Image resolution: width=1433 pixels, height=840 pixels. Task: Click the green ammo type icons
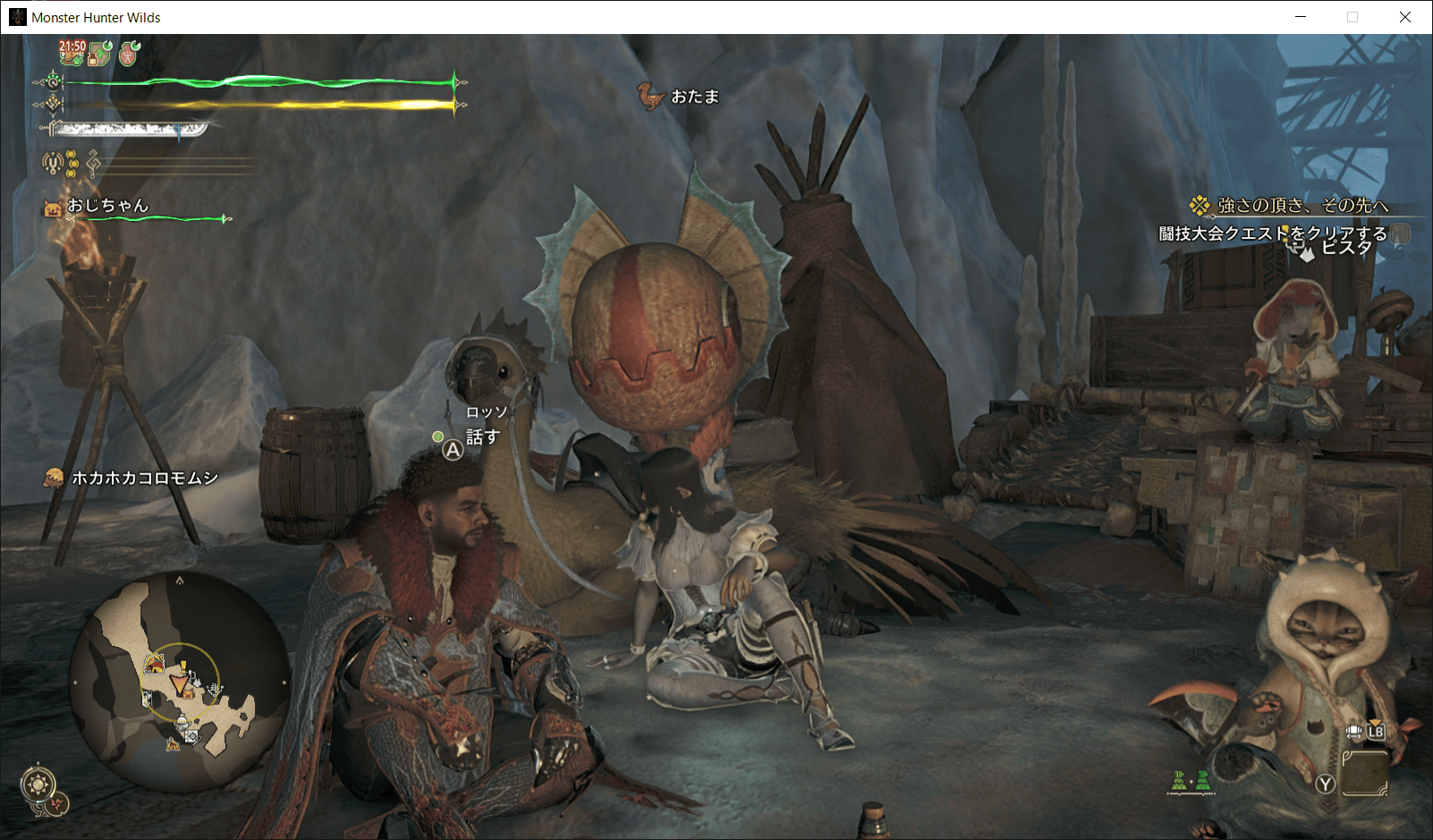pyautogui.click(x=1191, y=780)
